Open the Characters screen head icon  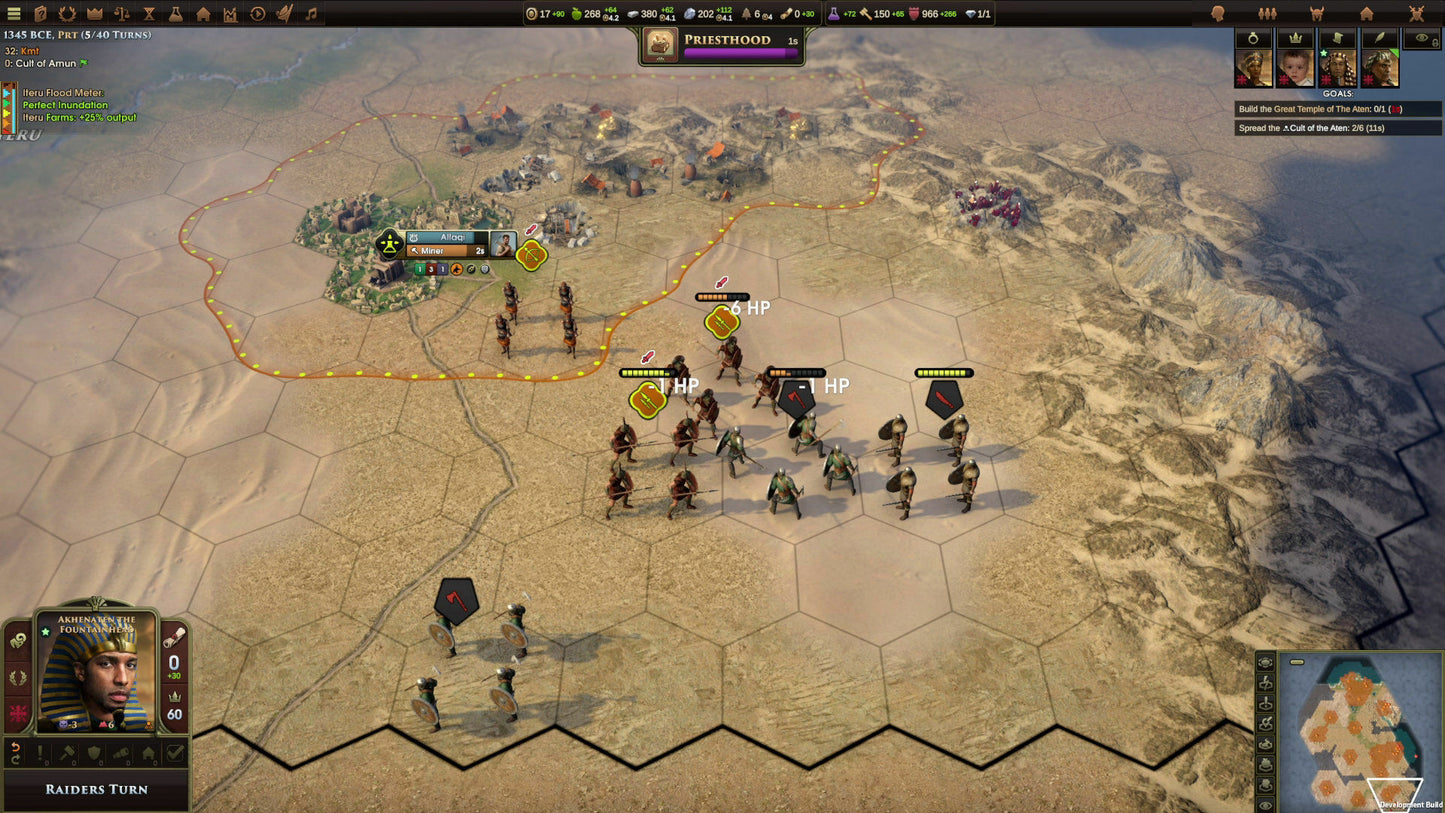pos(1218,13)
